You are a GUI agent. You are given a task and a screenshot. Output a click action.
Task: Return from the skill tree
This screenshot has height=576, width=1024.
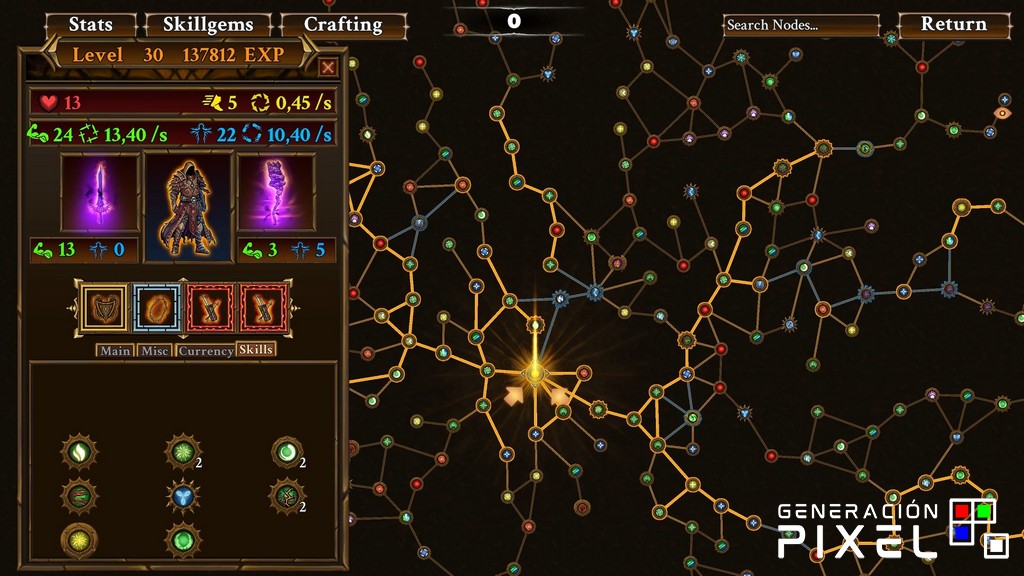tap(953, 24)
